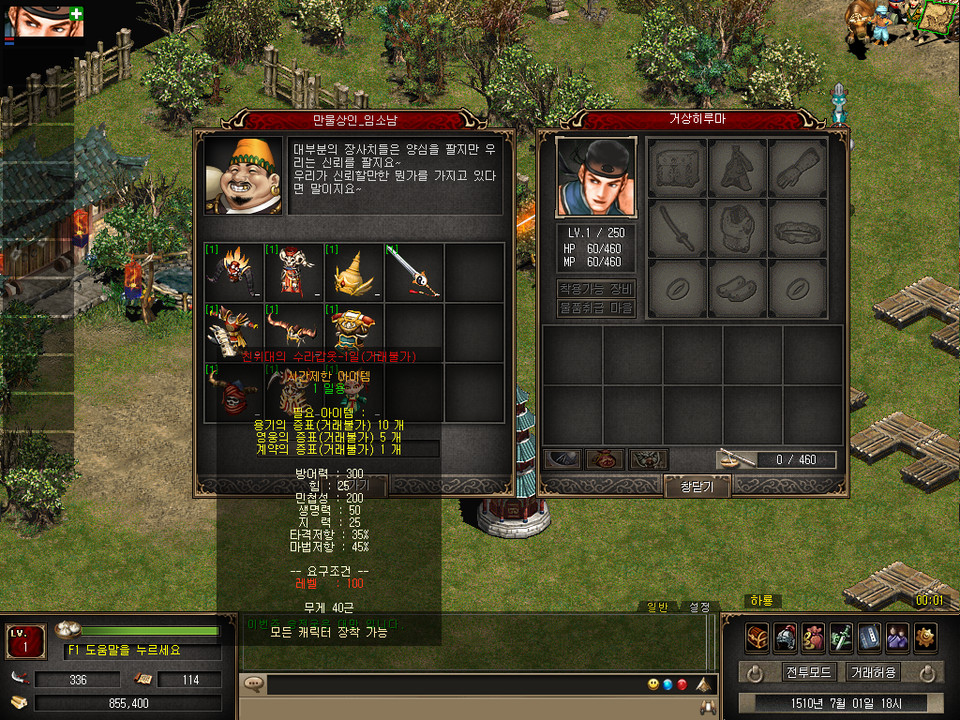The image size is (960, 720).
Task: Select the yin-yang sword shop item
Action: point(414,271)
